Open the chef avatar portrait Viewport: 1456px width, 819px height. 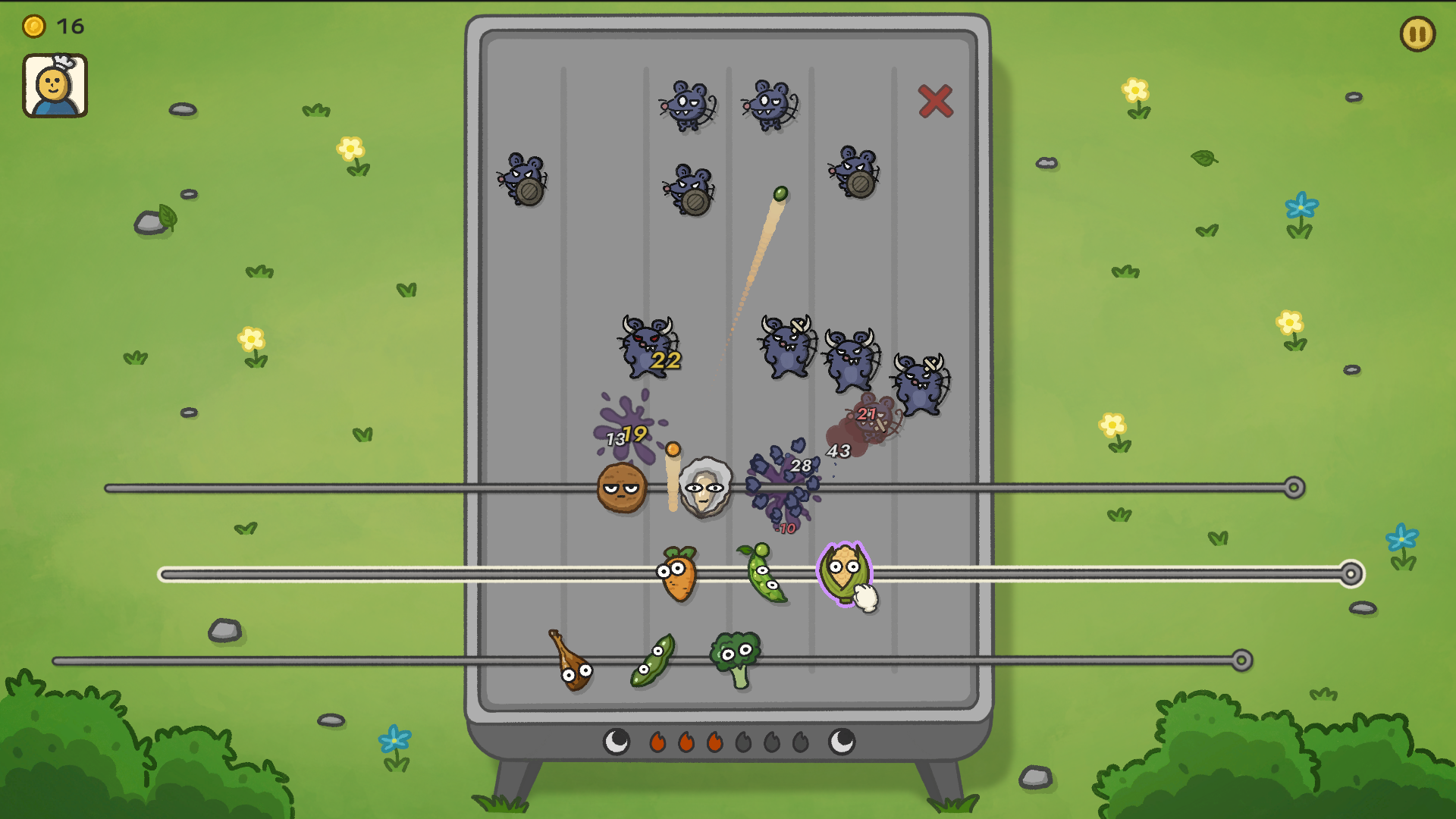point(55,83)
